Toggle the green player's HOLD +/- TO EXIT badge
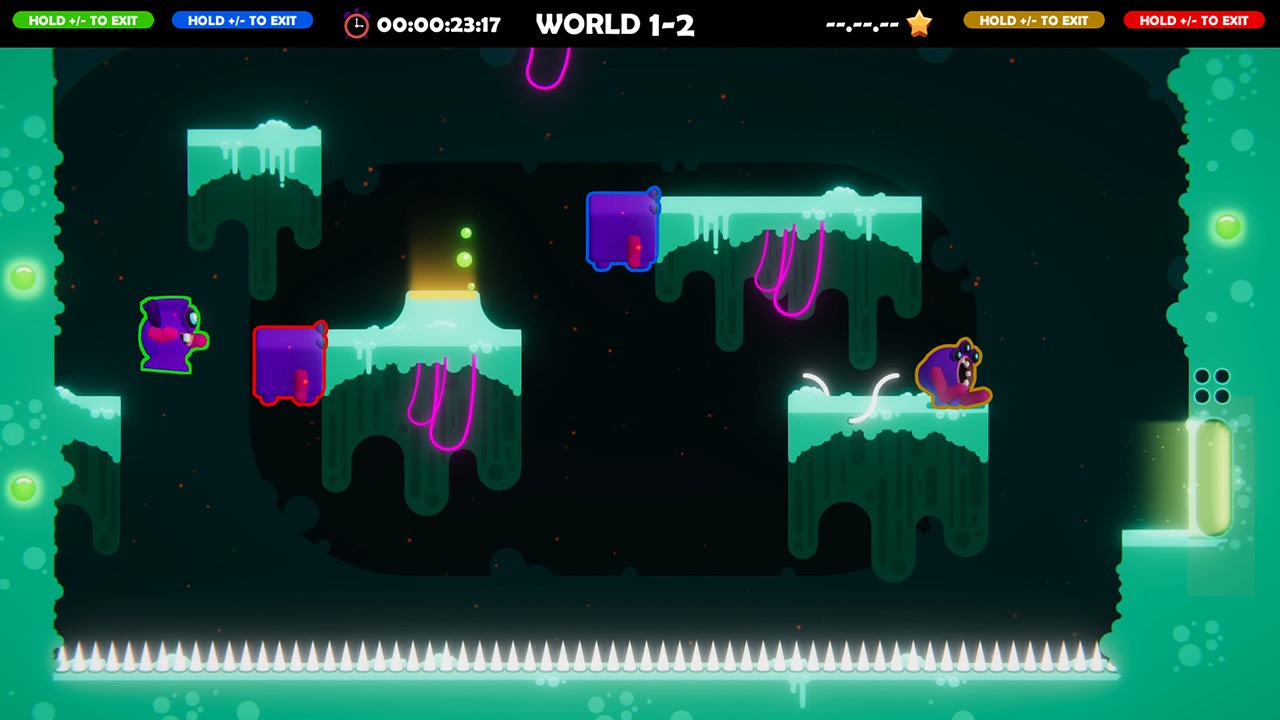The width and height of the screenshot is (1280, 720). point(85,20)
